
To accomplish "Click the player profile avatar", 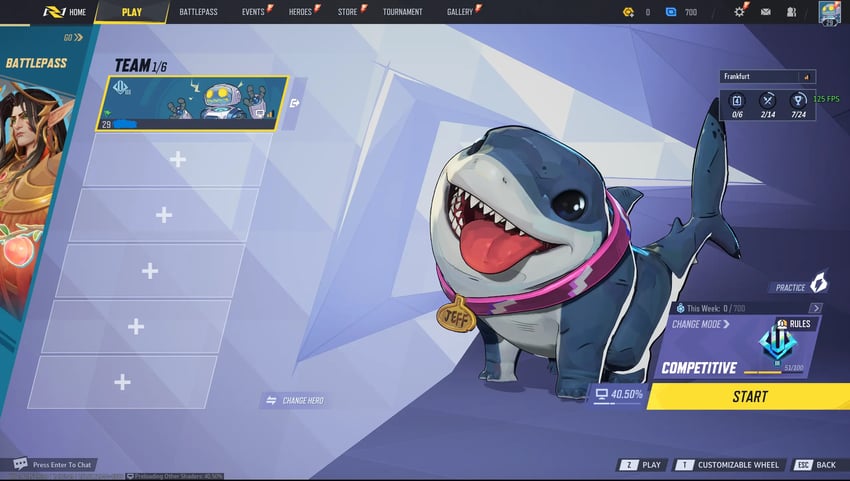I will 829,13.
